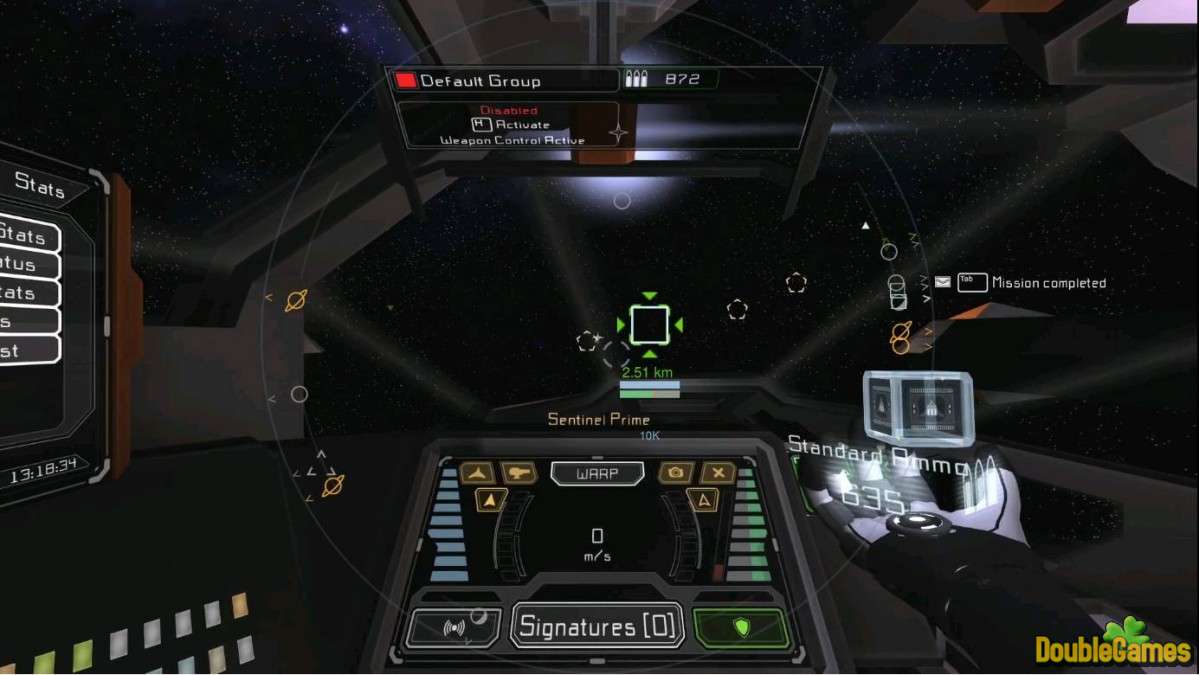The height and width of the screenshot is (675, 1199).
Task: Select the turret gun icon button
Action: pos(519,473)
